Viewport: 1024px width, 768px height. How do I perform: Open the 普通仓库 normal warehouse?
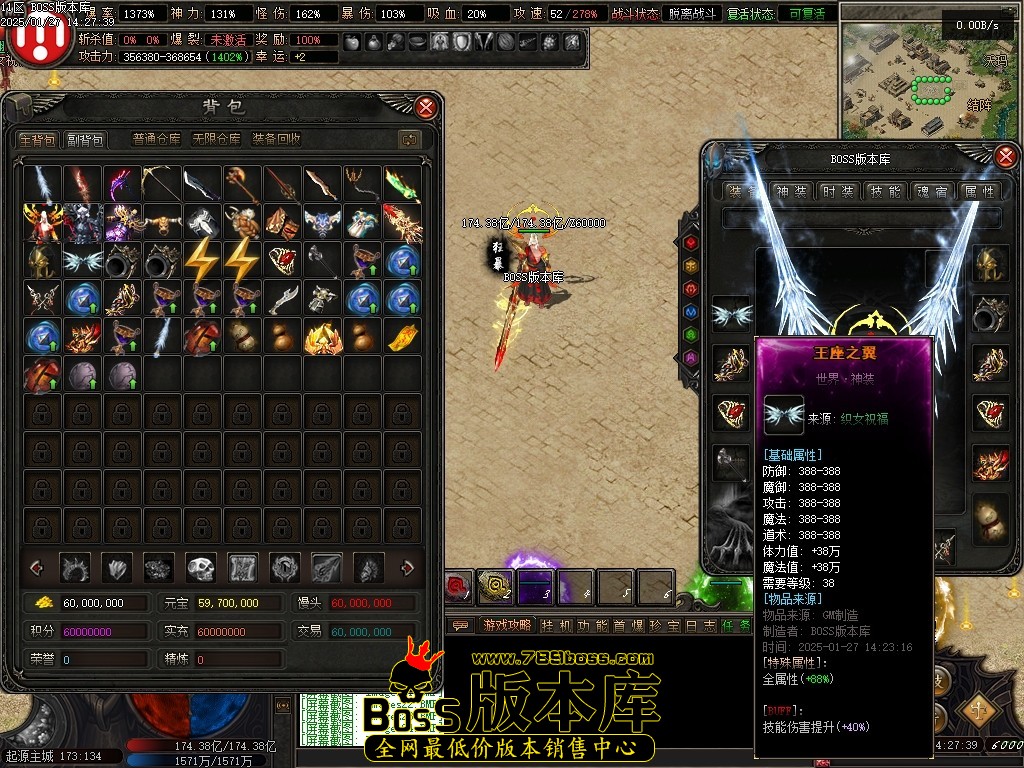click(157, 140)
